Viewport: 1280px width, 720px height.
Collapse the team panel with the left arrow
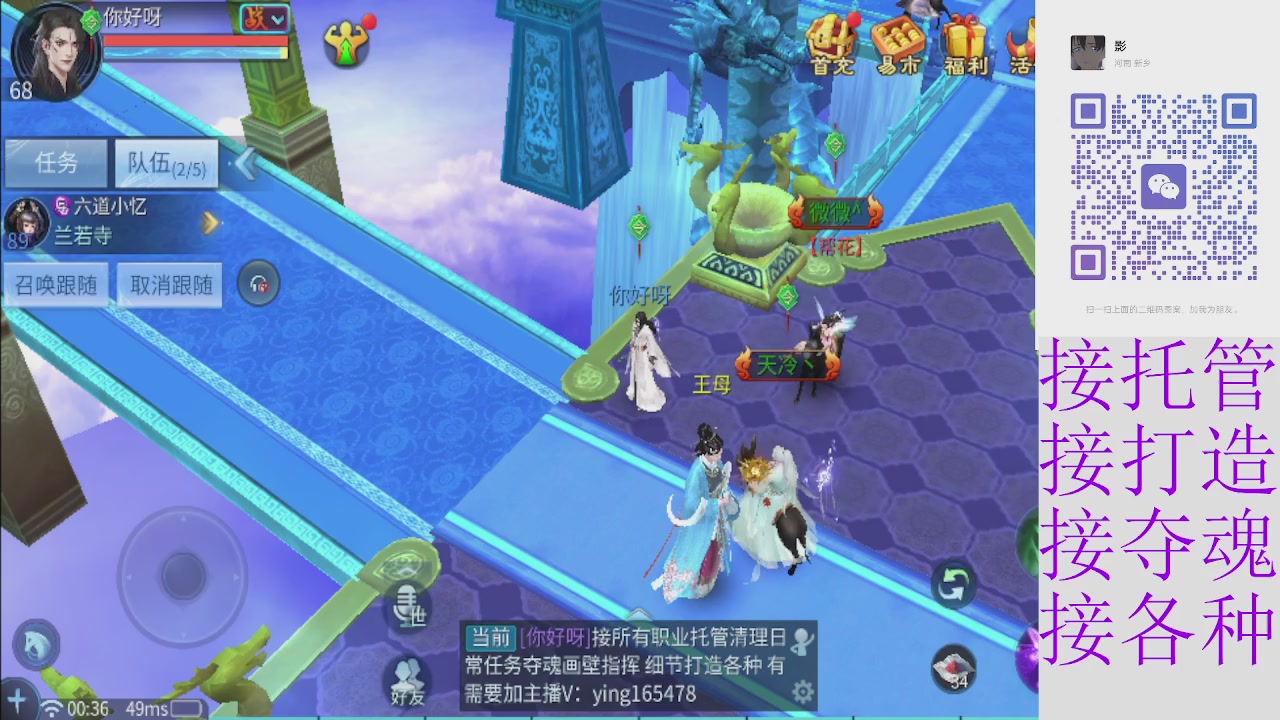point(246,163)
